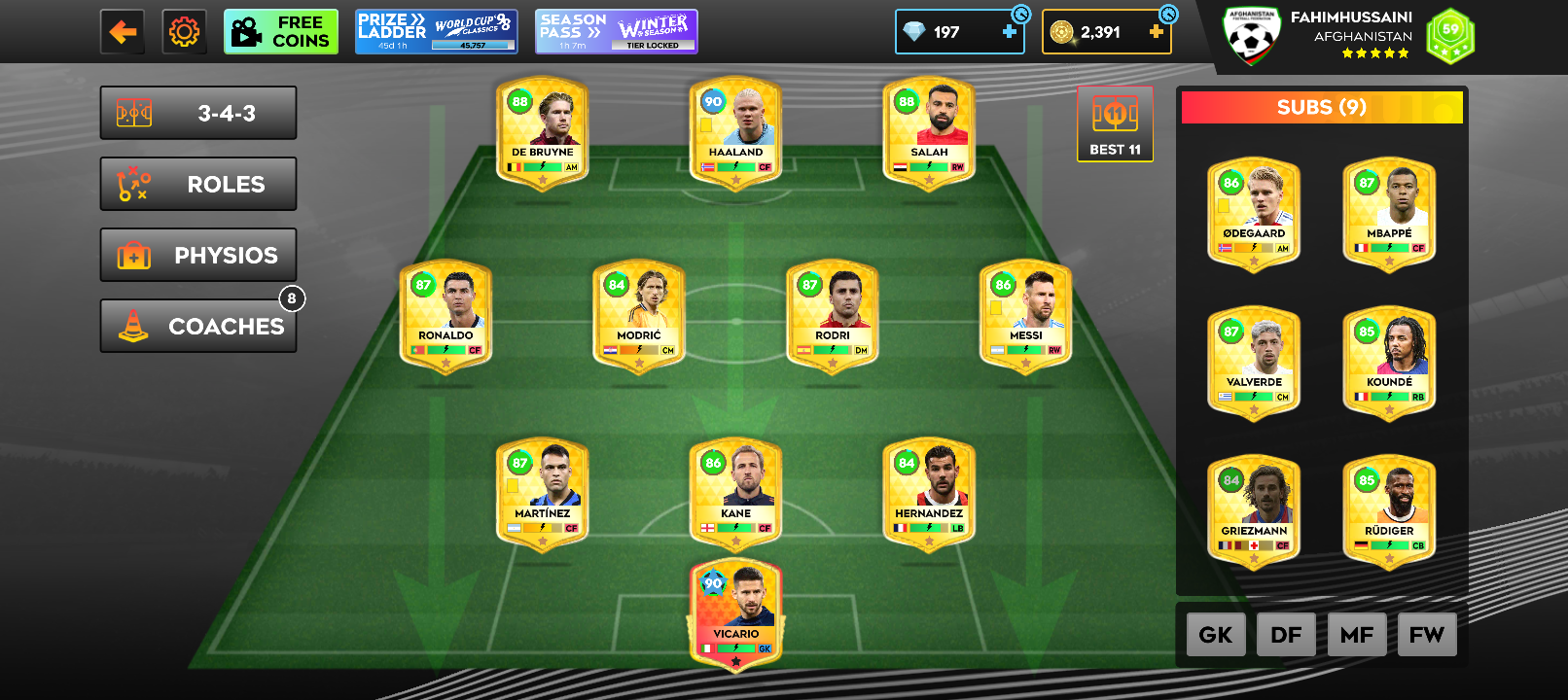The height and width of the screenshot is (700, 1568).
Task: Open the Roles menu
Action: pos(198,184)
